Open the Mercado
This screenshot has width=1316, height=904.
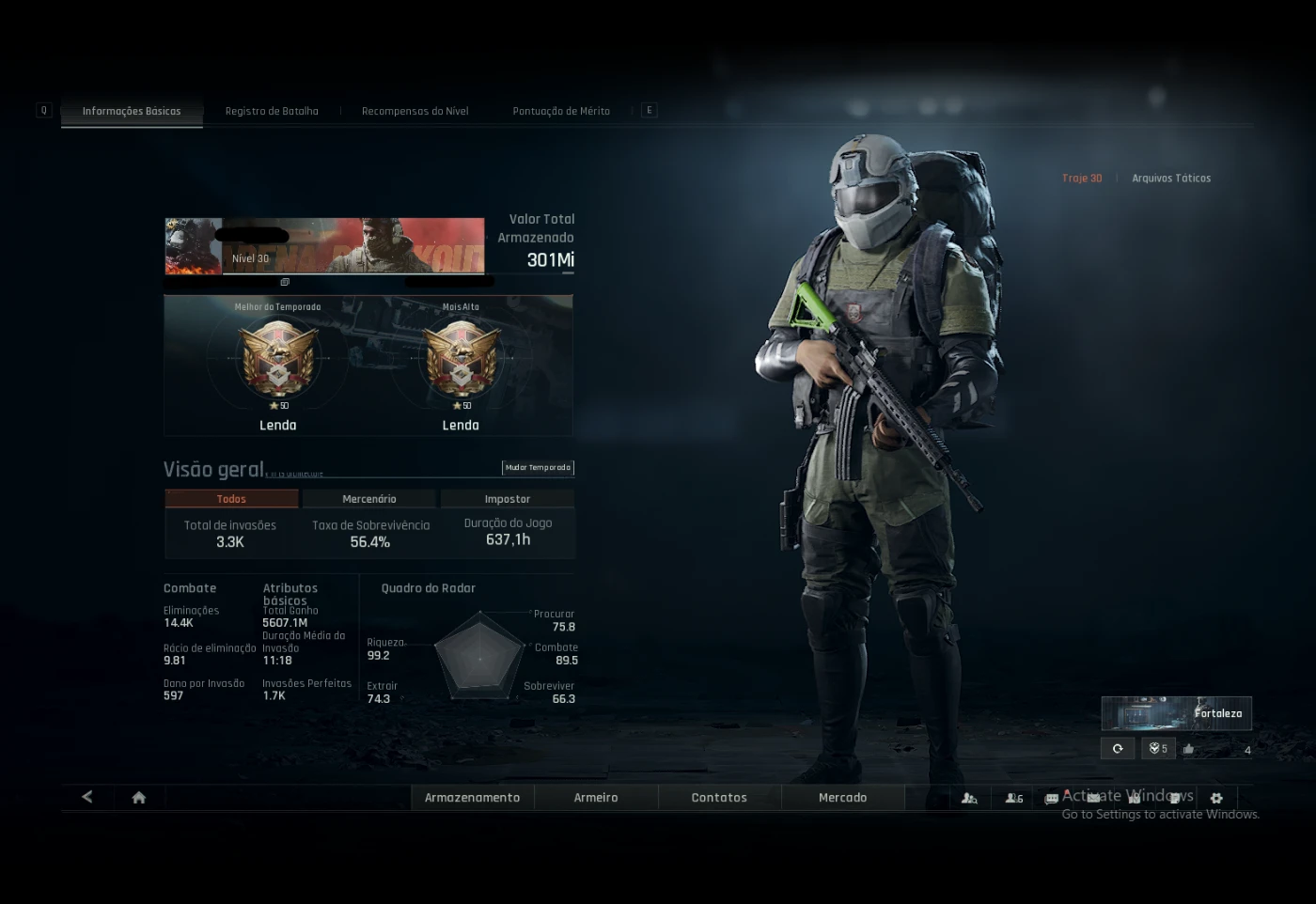pyautogui.click(x=843, y=798)
